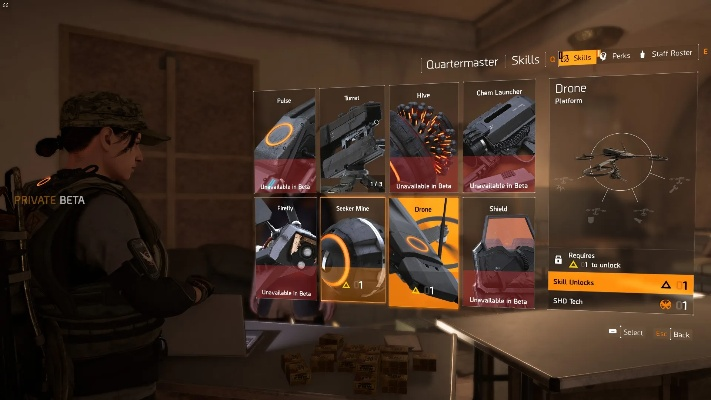This screenshot has width=711, height=400.
Task: Open the Perks tab
Action: pos(614,56)
